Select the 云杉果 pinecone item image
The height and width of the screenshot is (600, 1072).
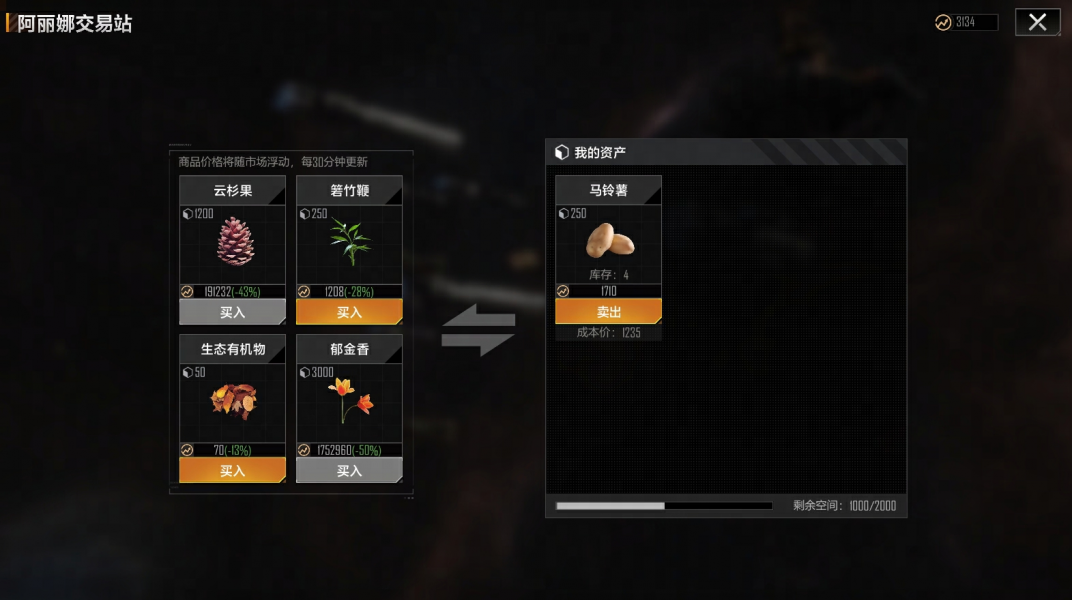point(235,242)
